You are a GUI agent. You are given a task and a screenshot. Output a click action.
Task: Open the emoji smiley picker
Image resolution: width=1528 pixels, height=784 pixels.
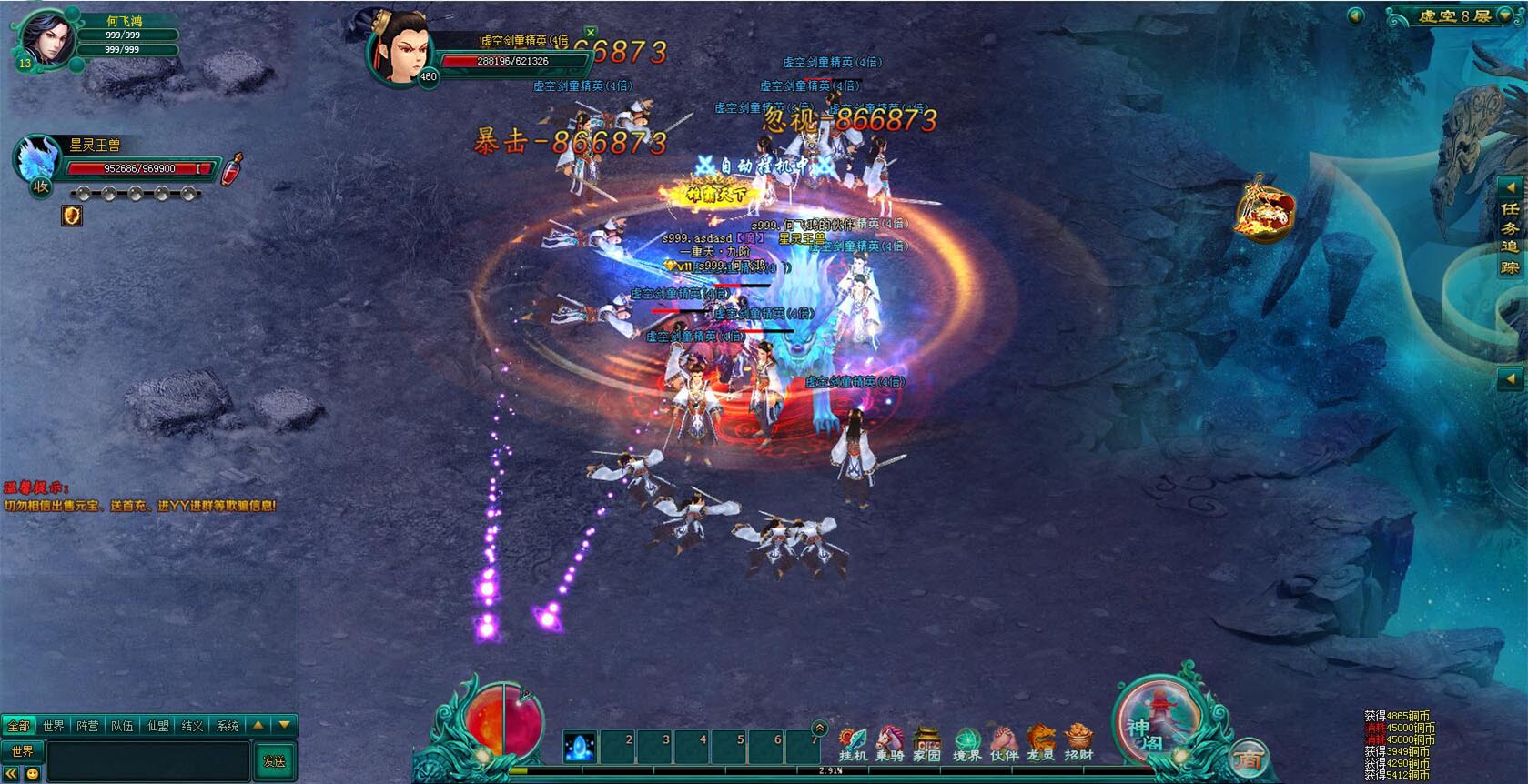33,774
